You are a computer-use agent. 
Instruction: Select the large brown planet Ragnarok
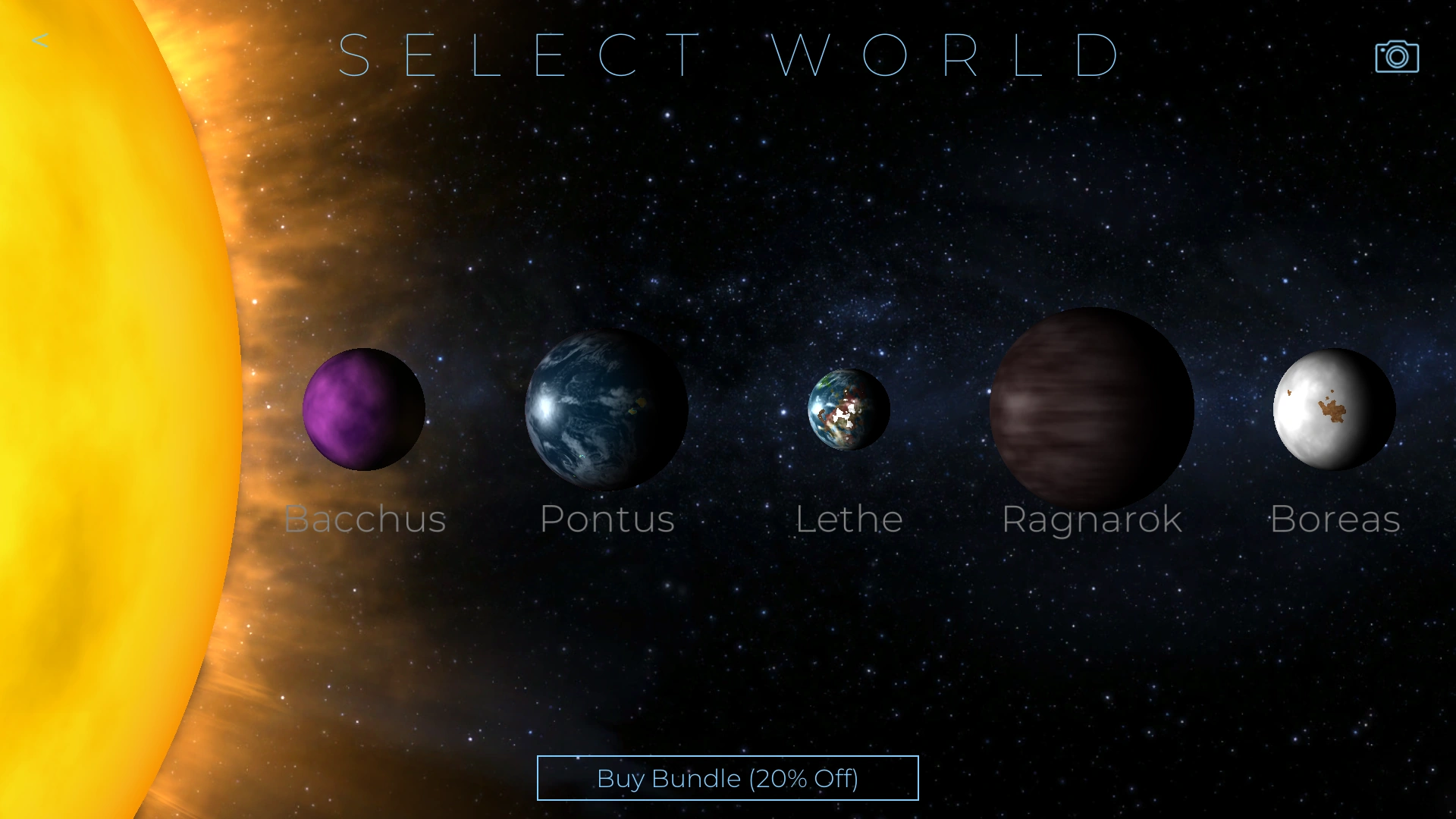pos(1090,408)
